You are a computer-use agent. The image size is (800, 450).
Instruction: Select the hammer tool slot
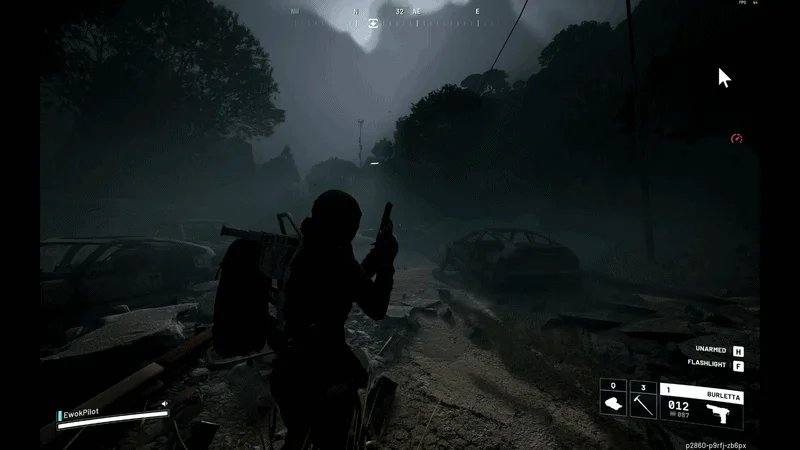click(x=643, y=404)
